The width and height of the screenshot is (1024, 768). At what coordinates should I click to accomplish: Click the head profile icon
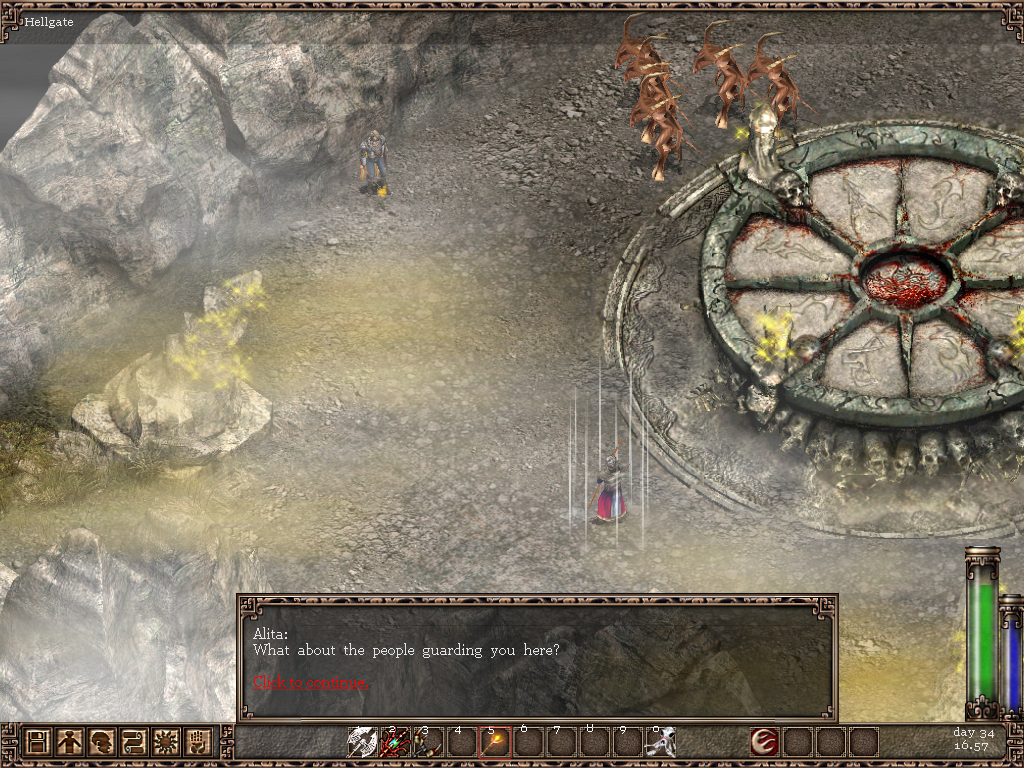(x=102, y=742)
